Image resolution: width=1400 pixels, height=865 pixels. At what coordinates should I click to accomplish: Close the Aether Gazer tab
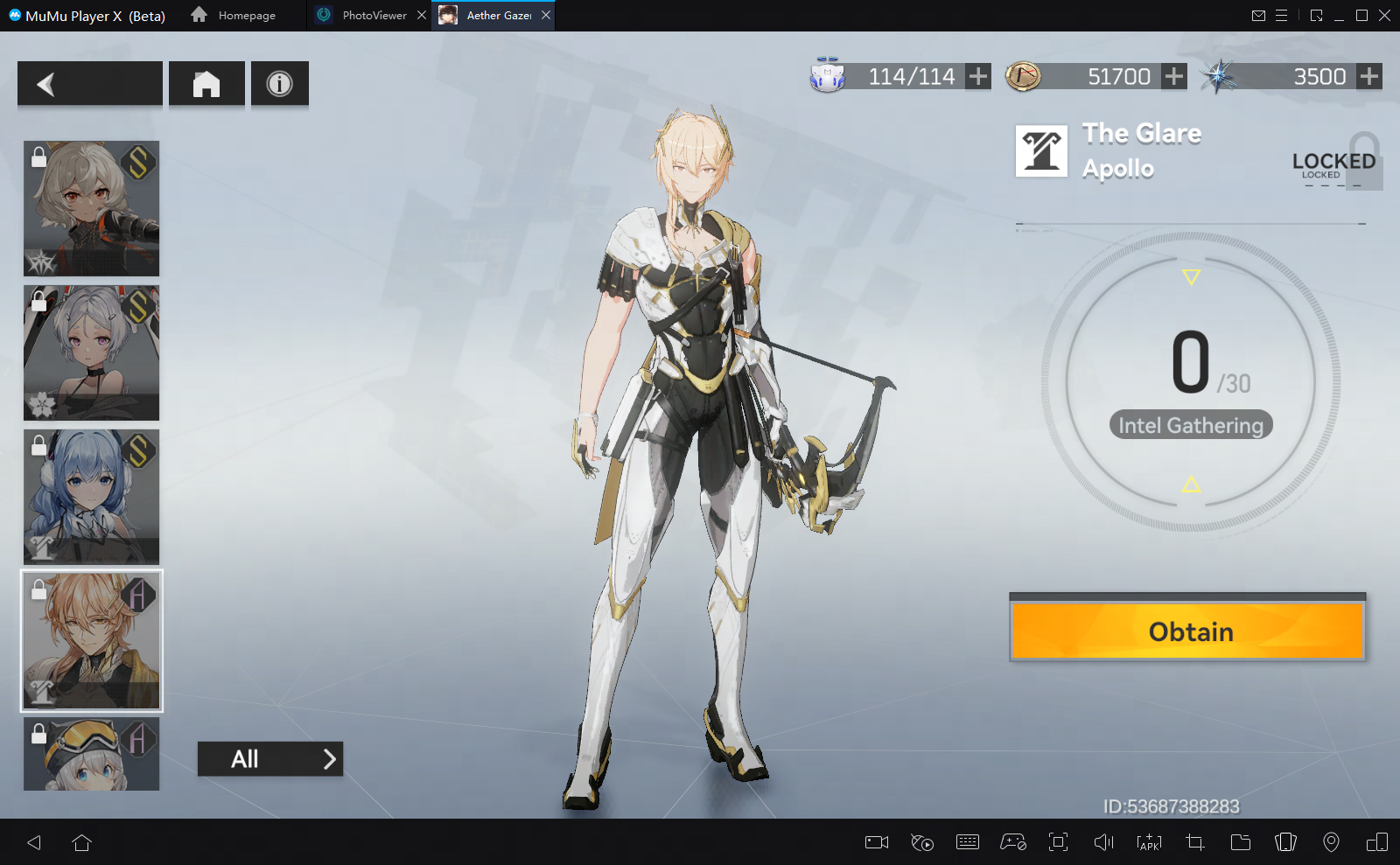[546, 16]
